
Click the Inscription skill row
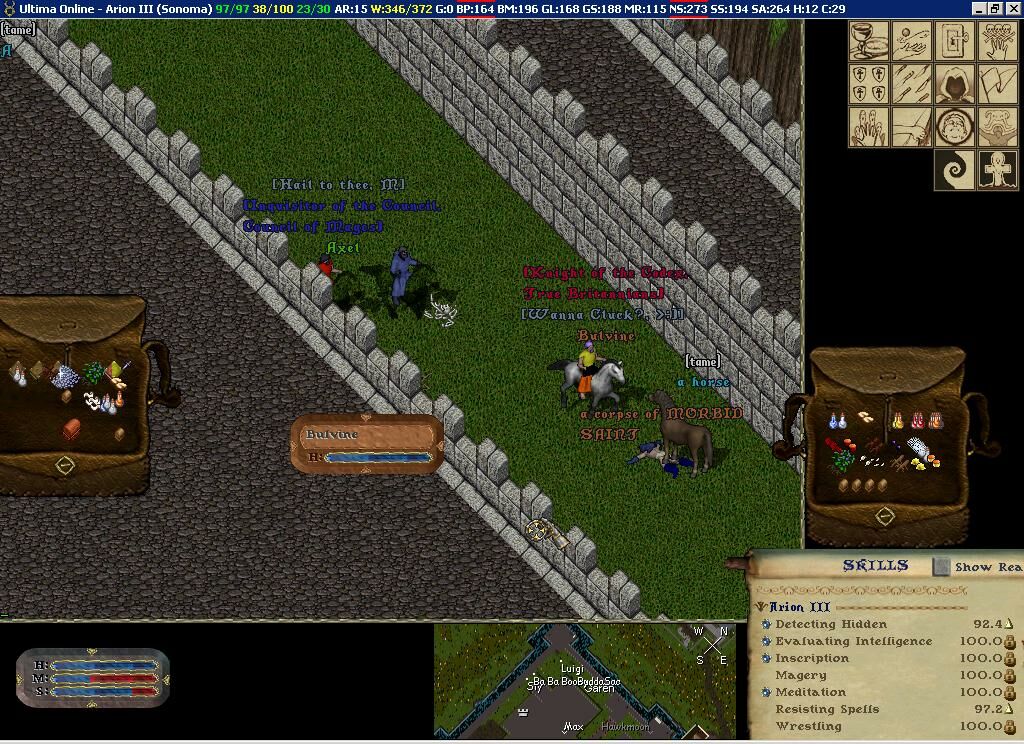click(812, 658)
